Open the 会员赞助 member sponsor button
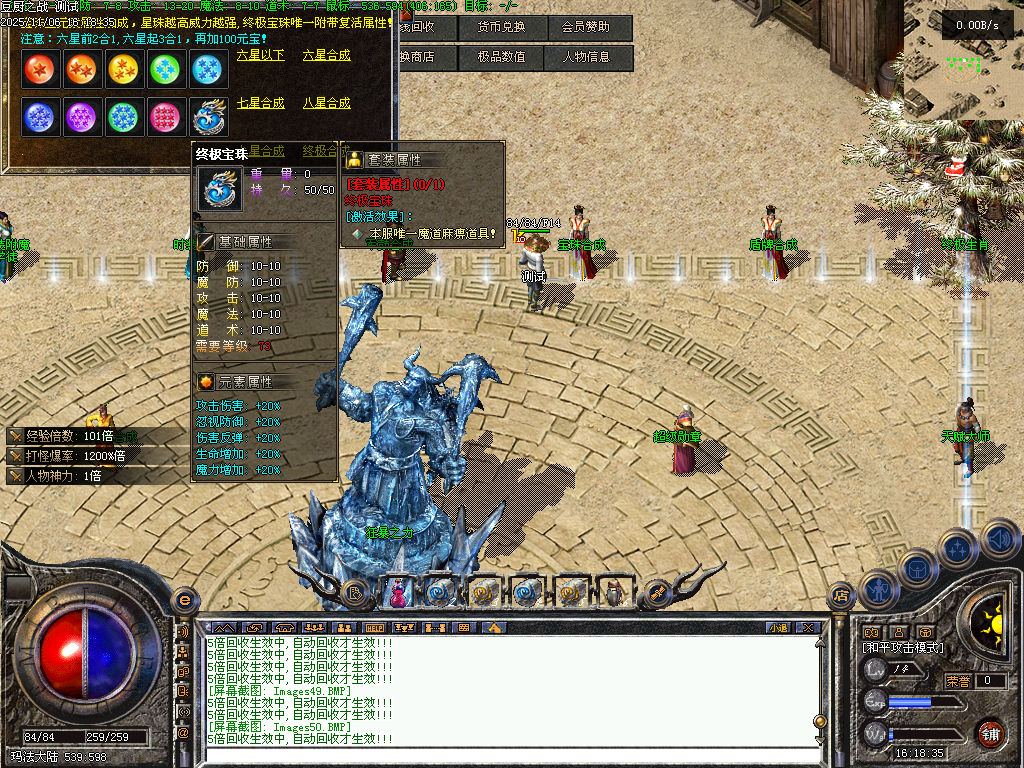 click(591, 27)
